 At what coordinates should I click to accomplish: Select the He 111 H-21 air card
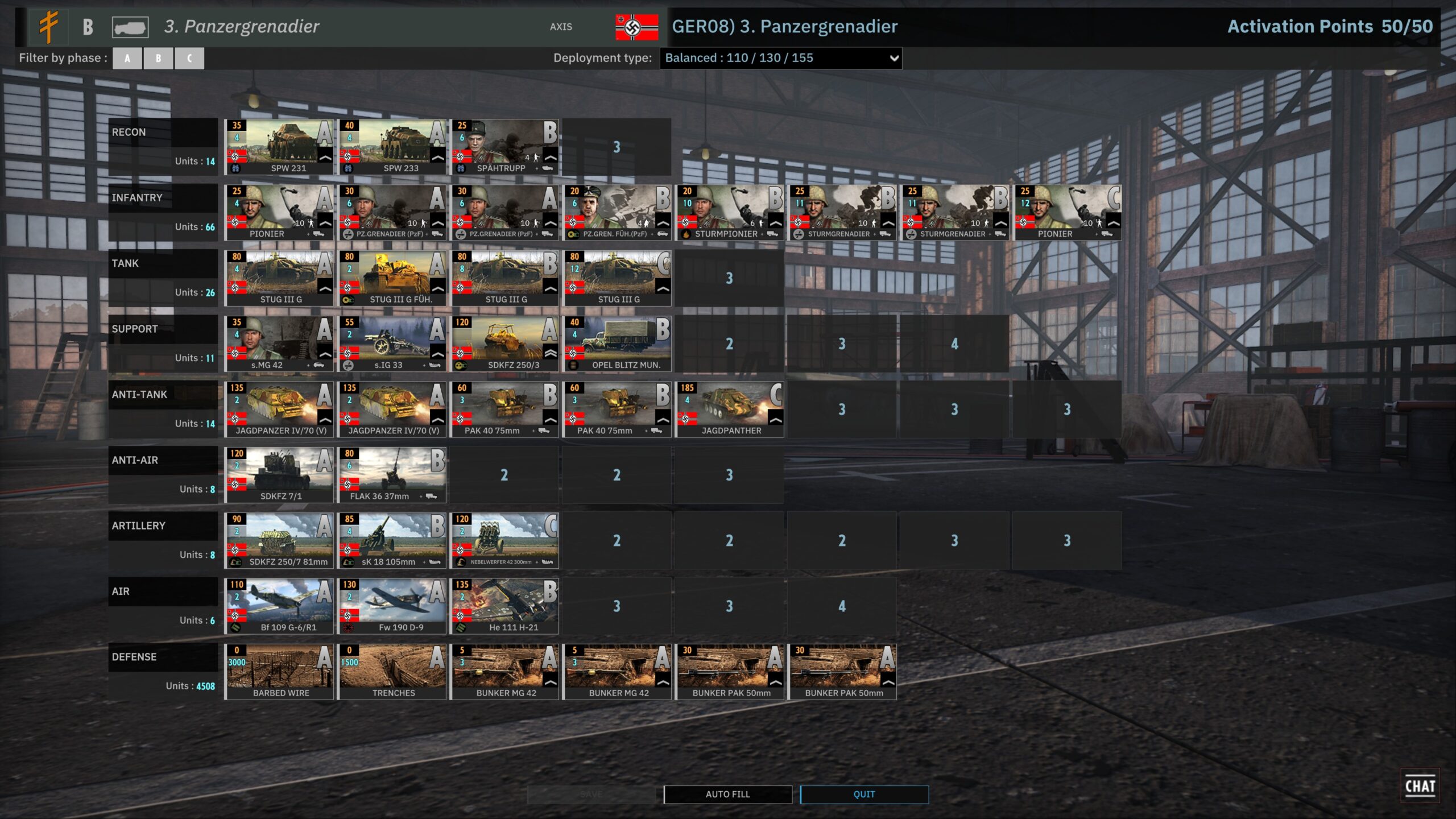pos(504,606)
